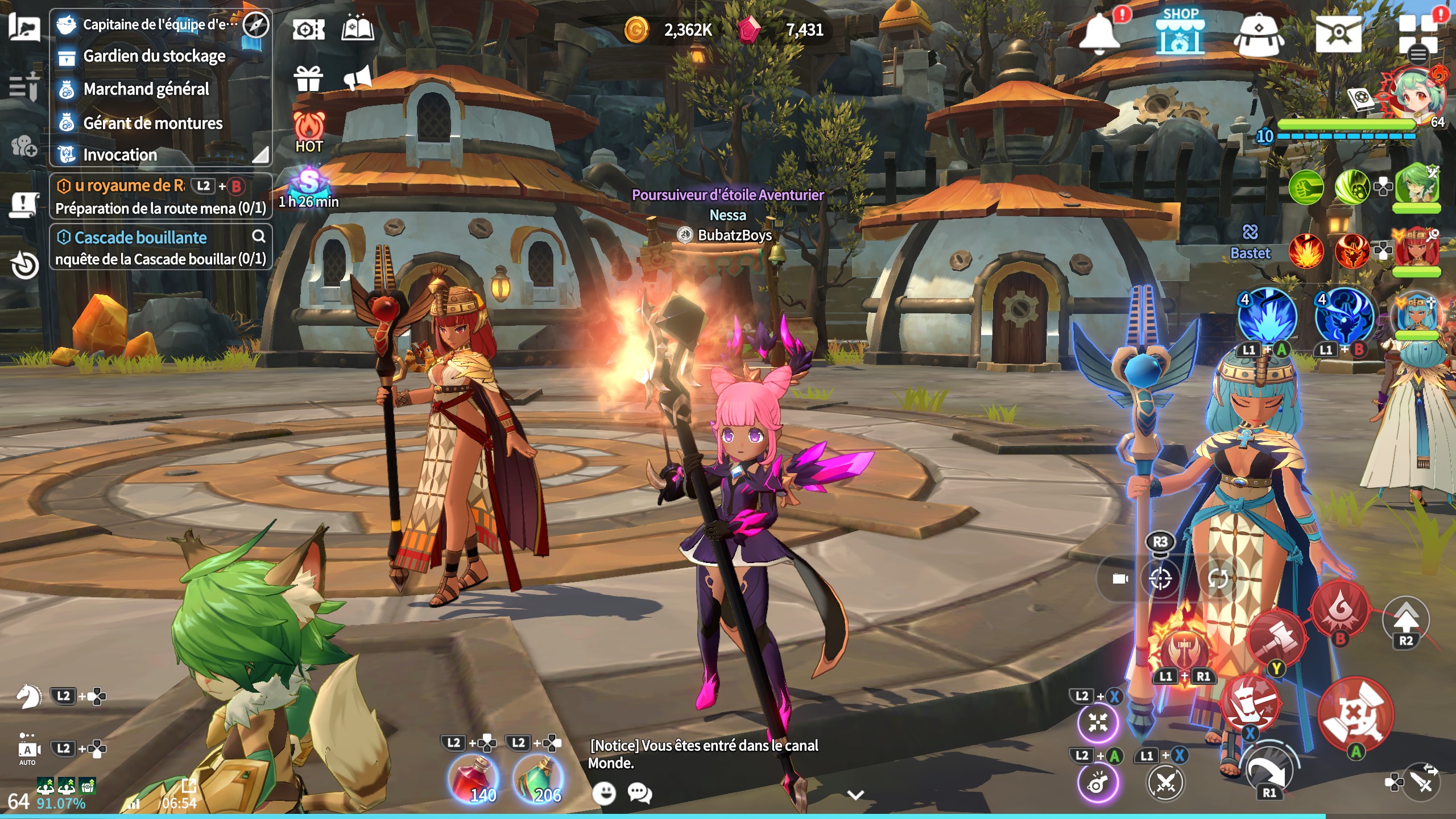Screen dimensions: 1456x819
Task: Use the red health potion slot
Action: click(x=473, y=777)
